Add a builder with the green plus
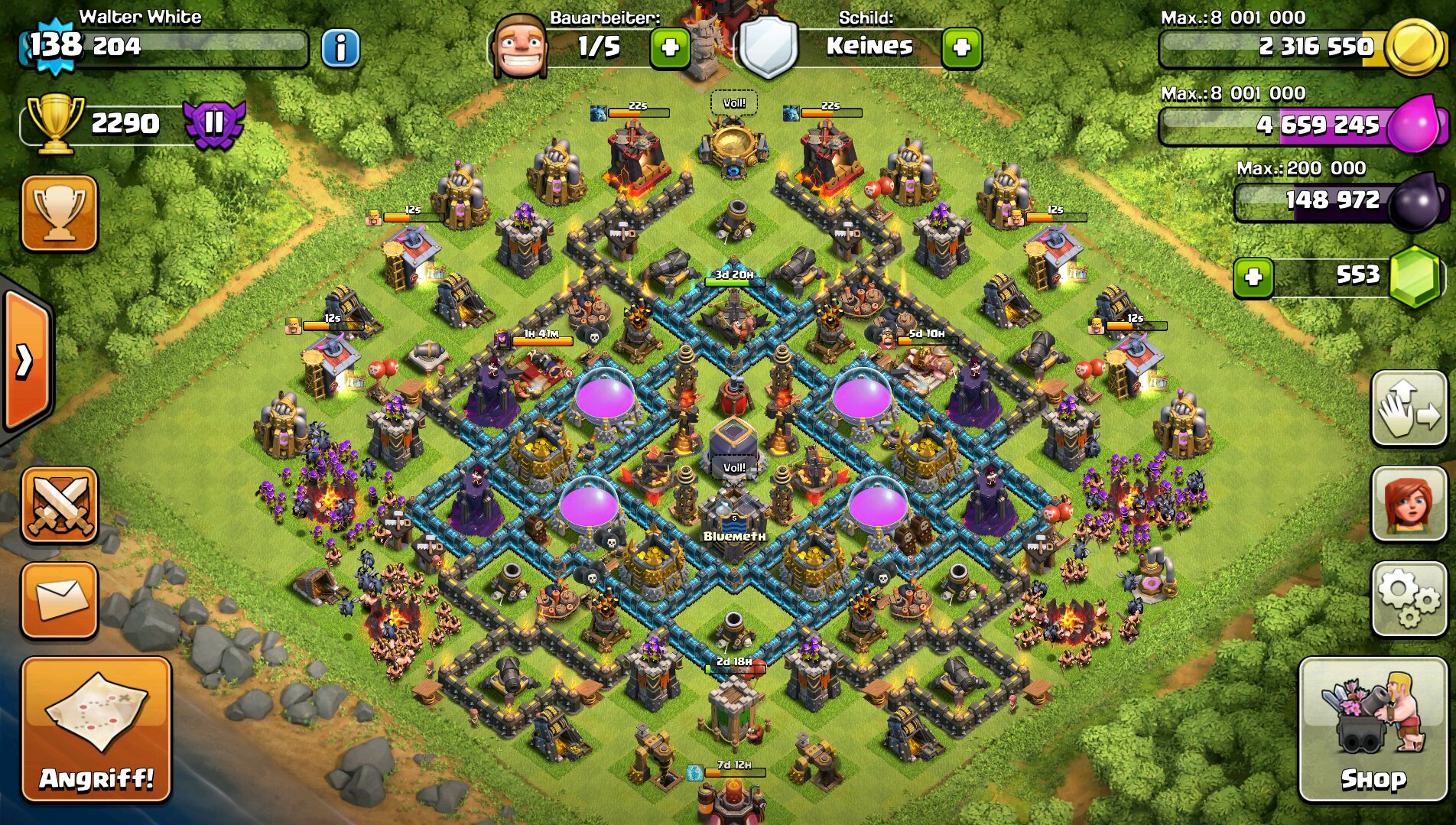Image resolution: width=1456 pixels, height=825 pixels. coord(670,48)
